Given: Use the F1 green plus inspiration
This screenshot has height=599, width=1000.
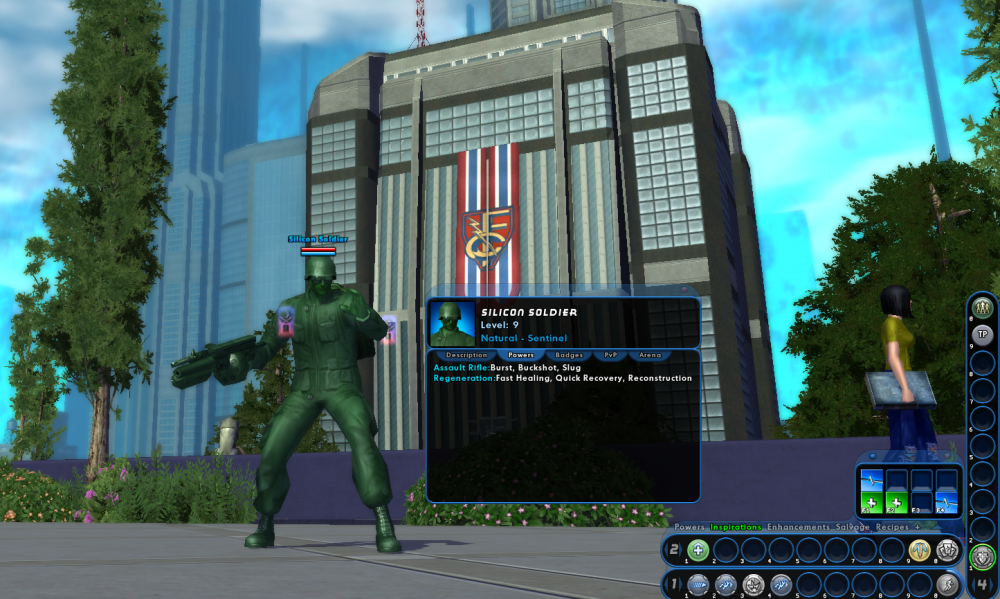Looking at the screenshot, I should 872,502.
